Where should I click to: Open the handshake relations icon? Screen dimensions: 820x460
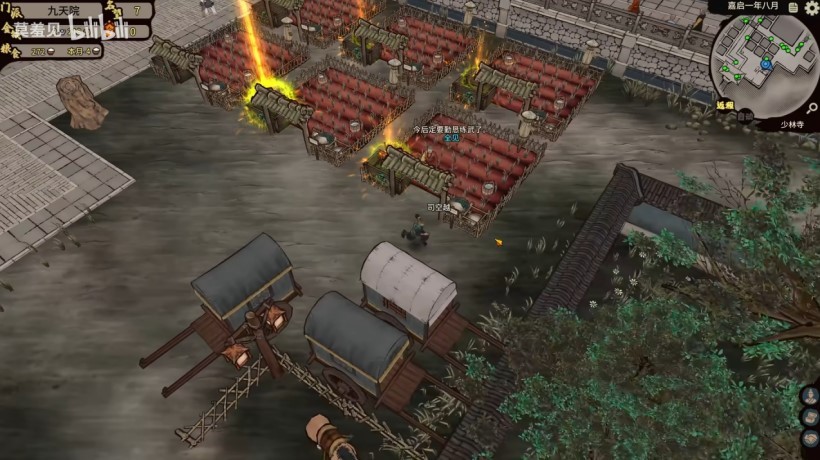(x=811, y=438)
